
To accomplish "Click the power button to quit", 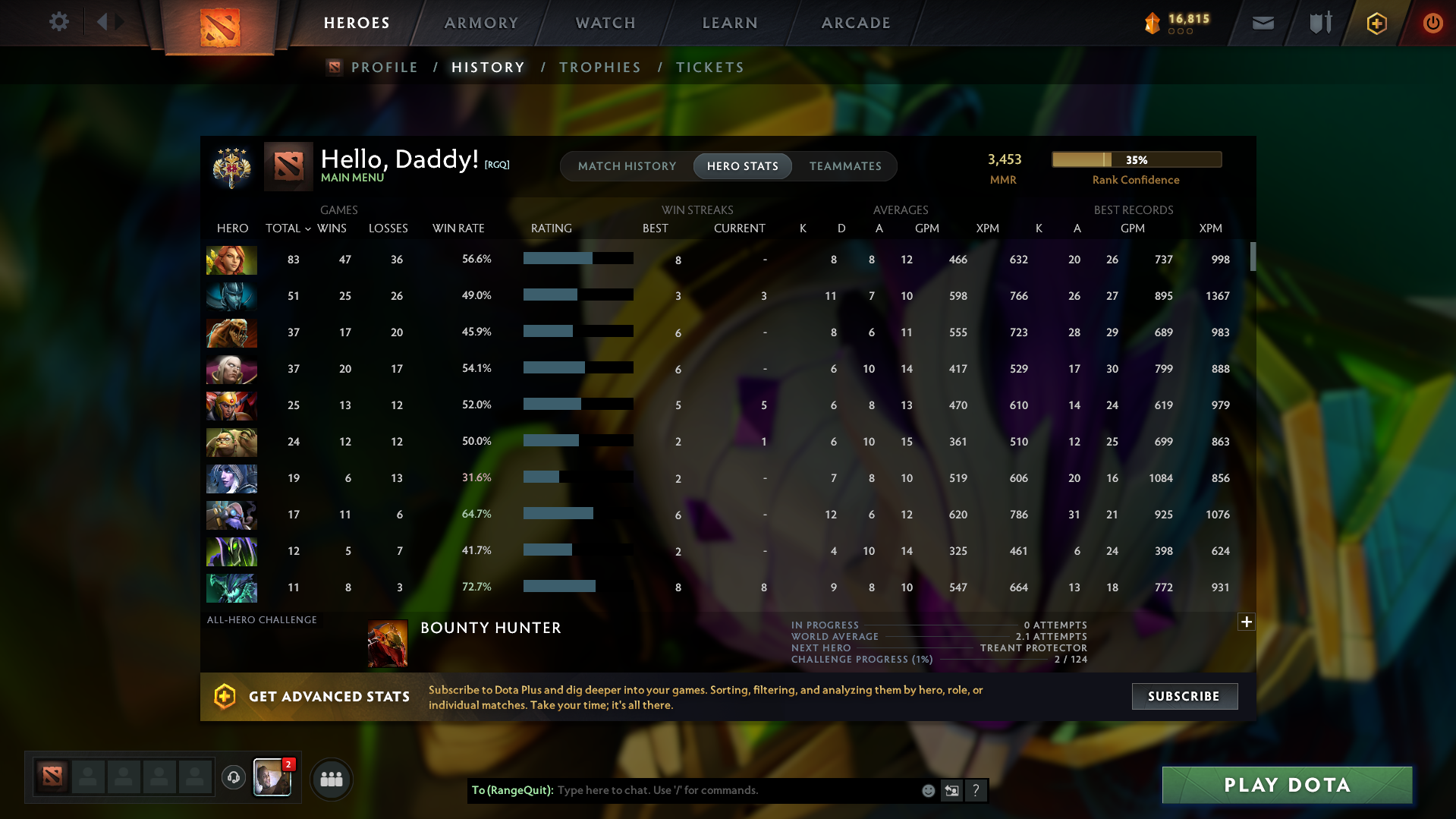I will point(1432,23).
